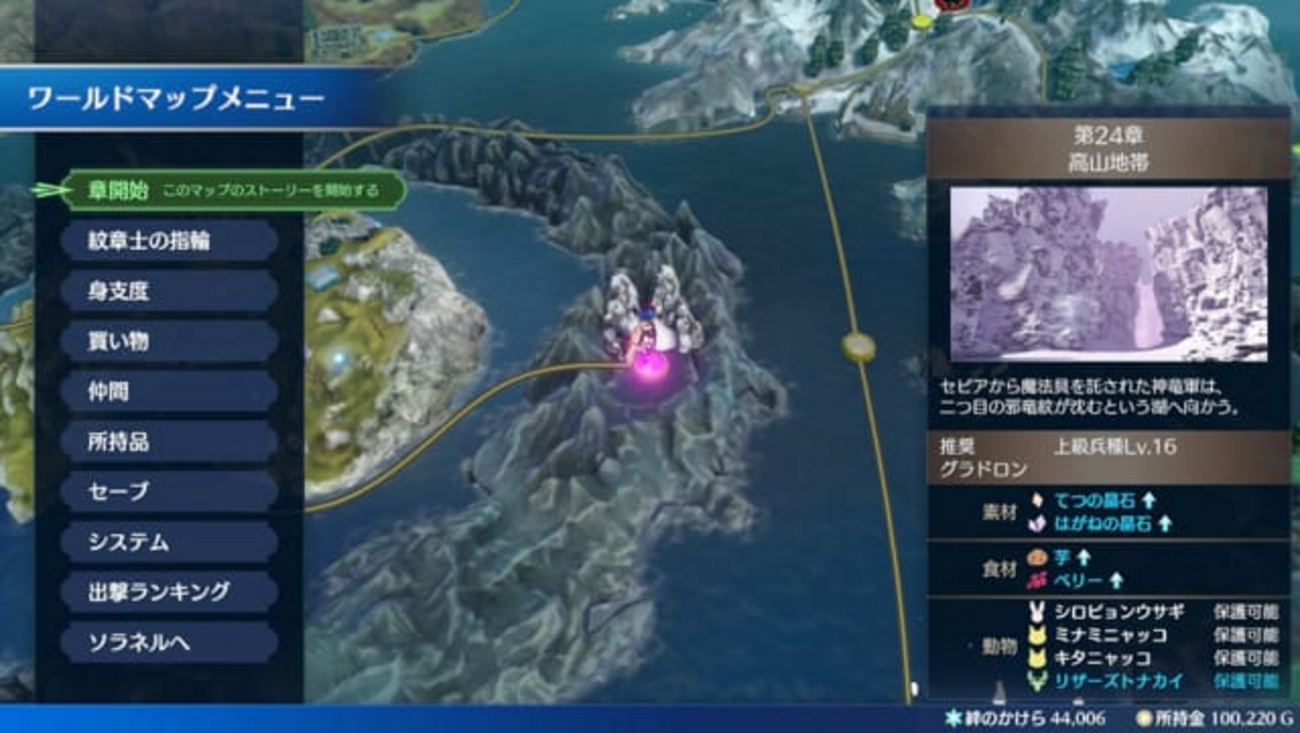Show the 出撃ランキング rankings
This screenshot has height=733, width=1300.
tap(168, 591)
